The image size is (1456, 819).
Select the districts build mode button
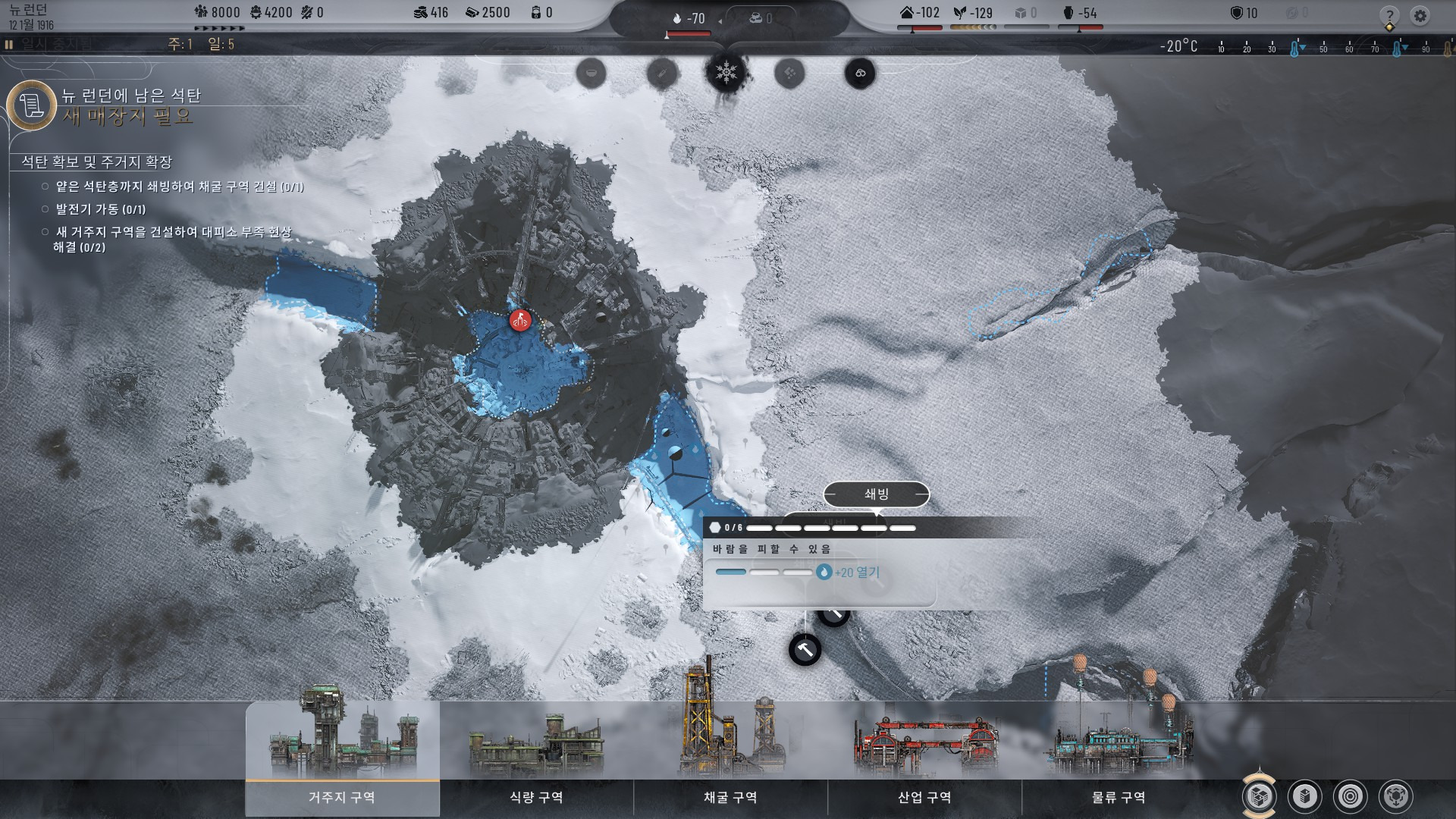coord(1259,796)
